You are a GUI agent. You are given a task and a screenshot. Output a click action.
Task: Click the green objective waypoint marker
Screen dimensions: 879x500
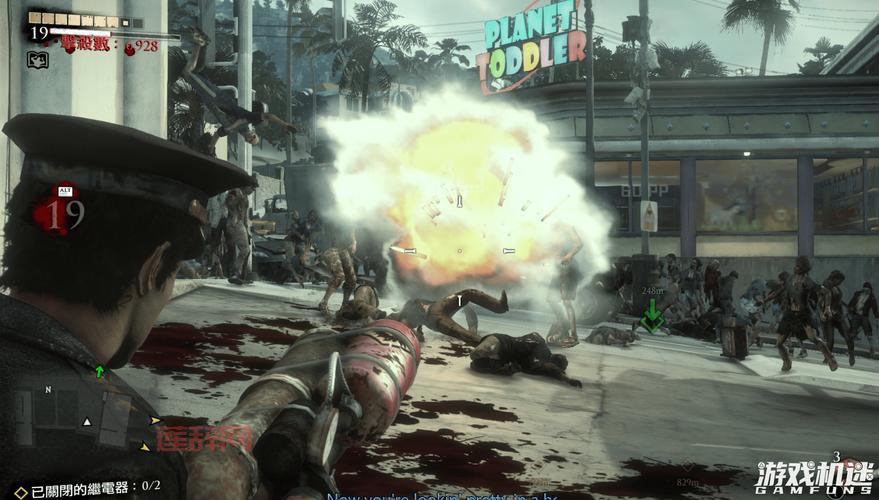(x=652, y=319)
